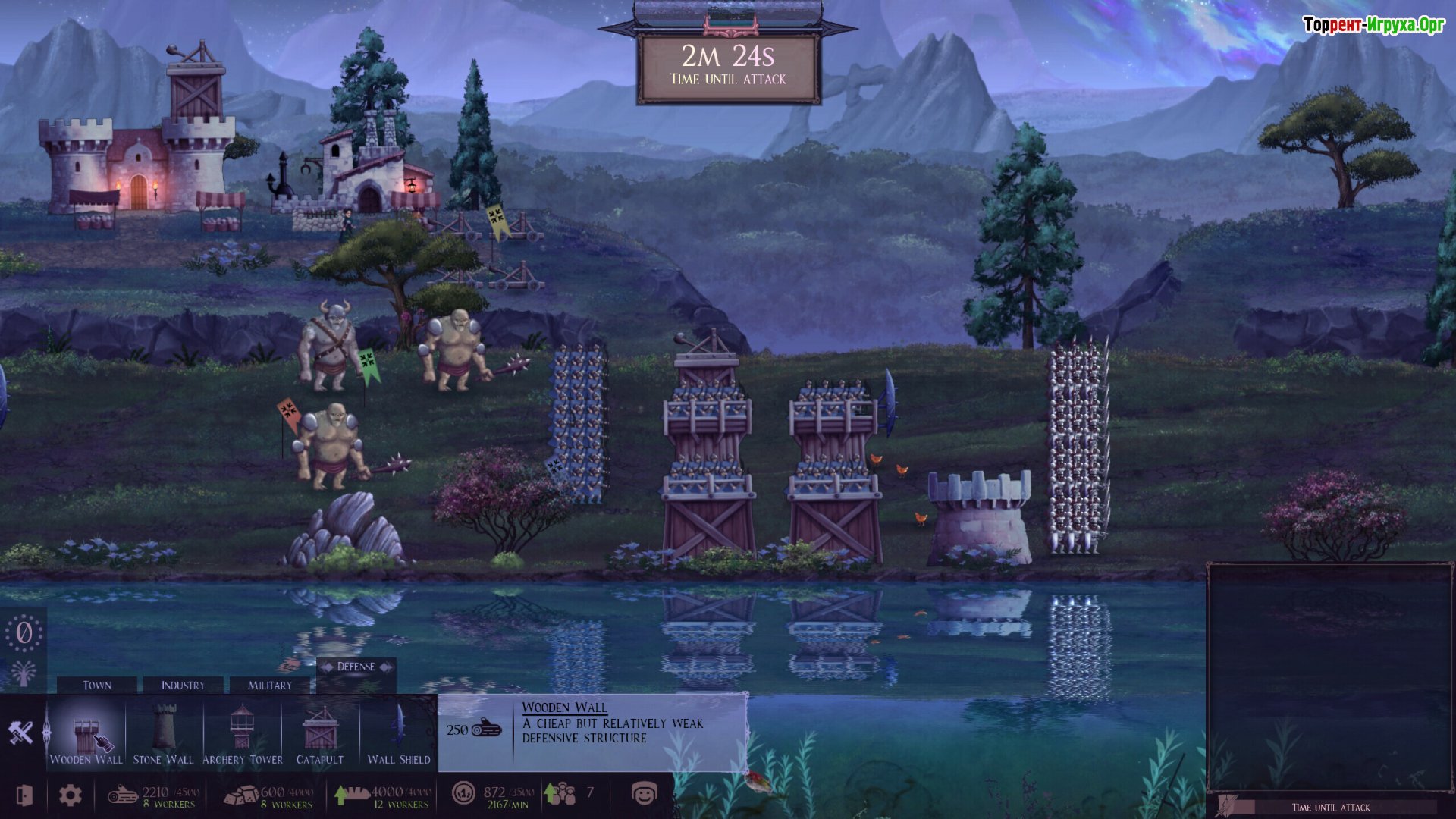Choose the Defense tab
The height and width of the screenshot is (819, 1456).
[356, 667]
